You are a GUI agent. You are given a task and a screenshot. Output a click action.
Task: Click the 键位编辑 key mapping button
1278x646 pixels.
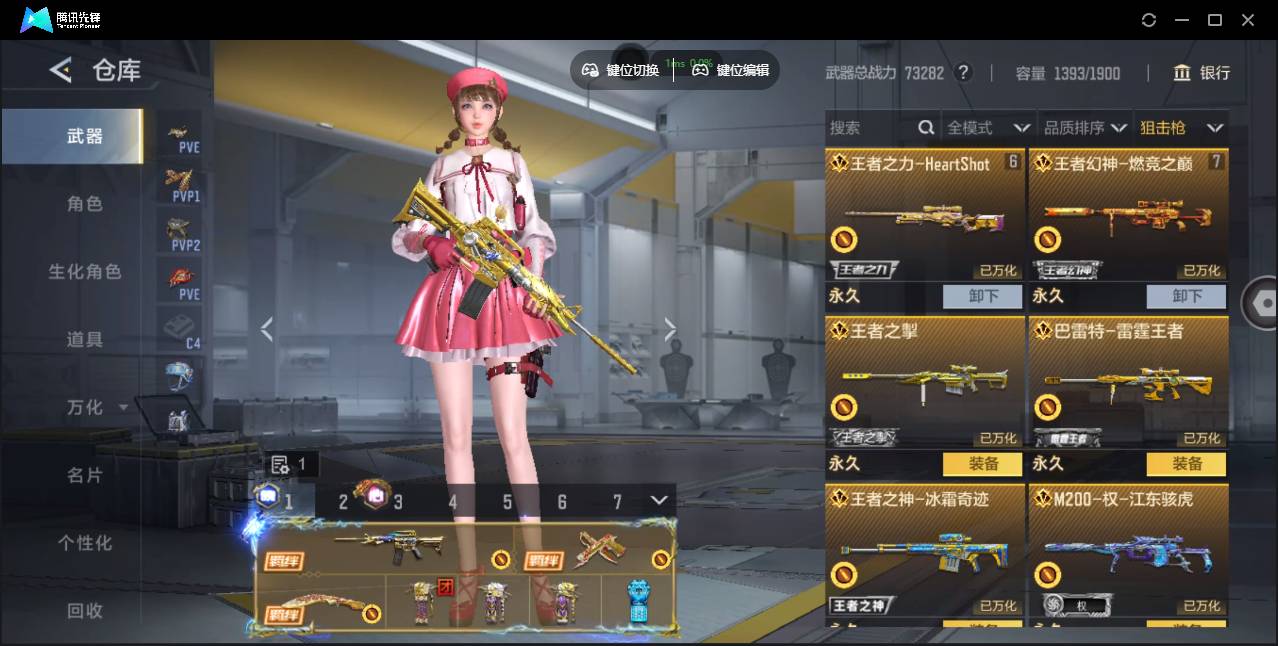click(732, 70)
